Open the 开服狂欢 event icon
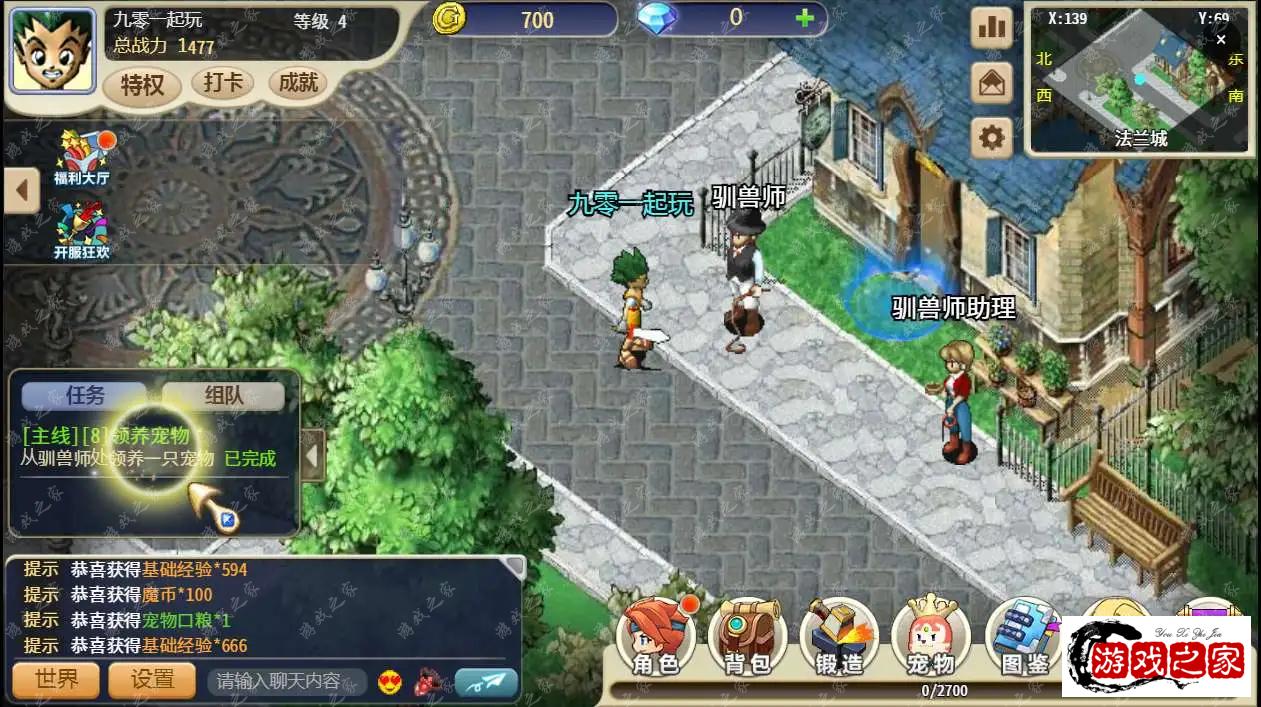The image size is (1261, 707). click(82, 230)
